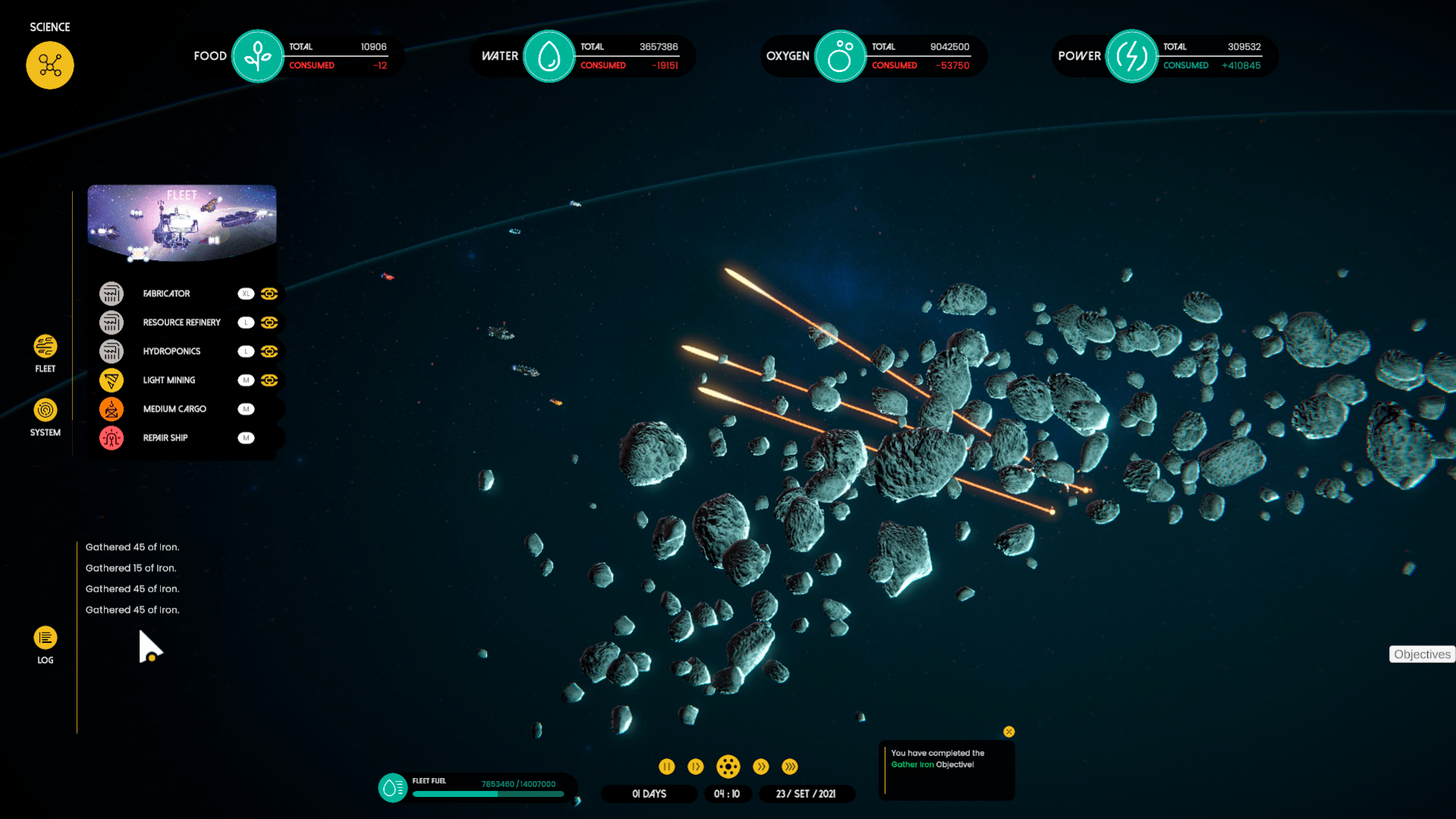Click the large dotted wheel time button
This screenshot has height=819, width=1456.
(728, 767)
